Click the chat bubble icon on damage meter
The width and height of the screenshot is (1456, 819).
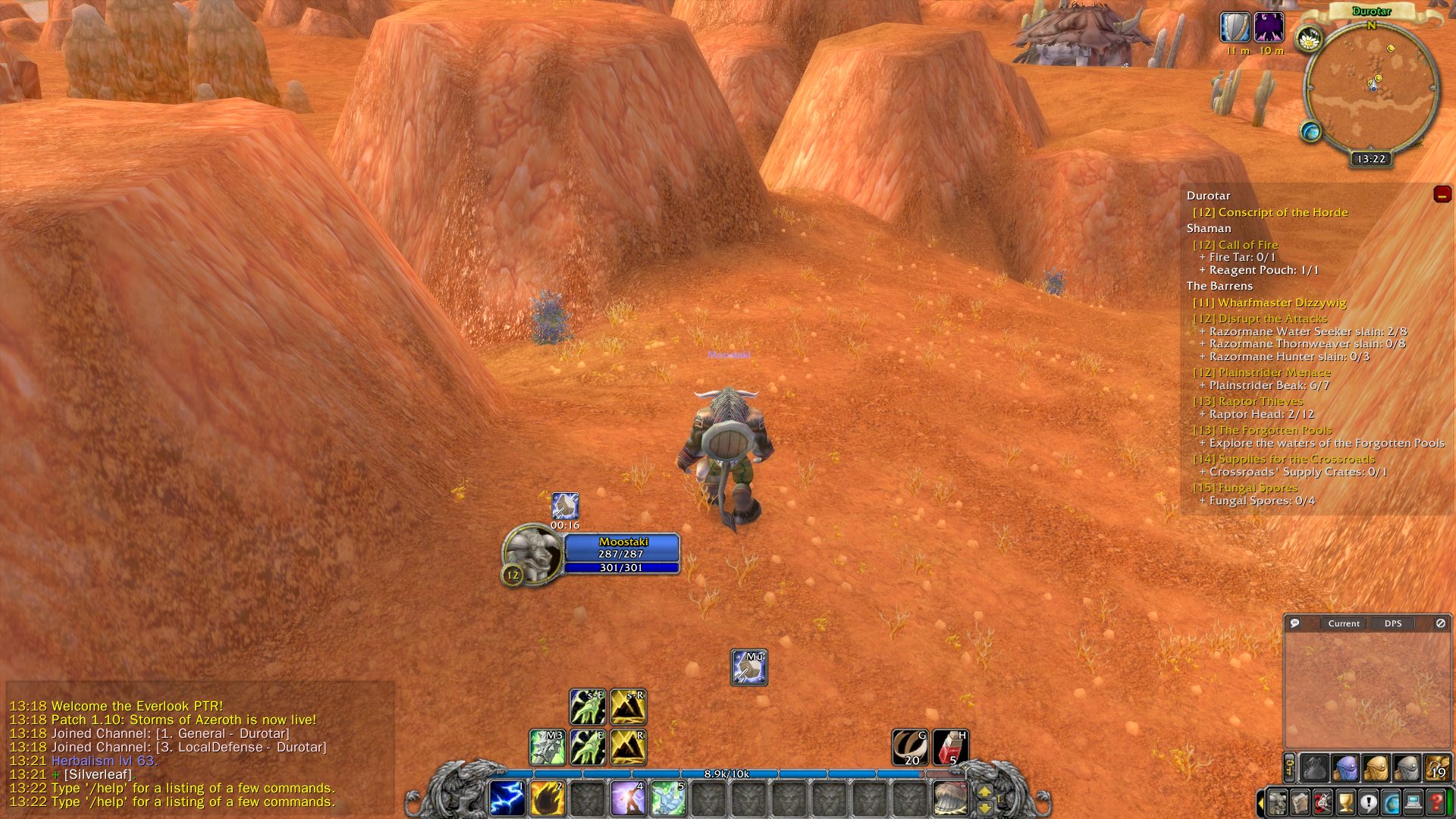pyautogui.click(x=1296, y=623)
